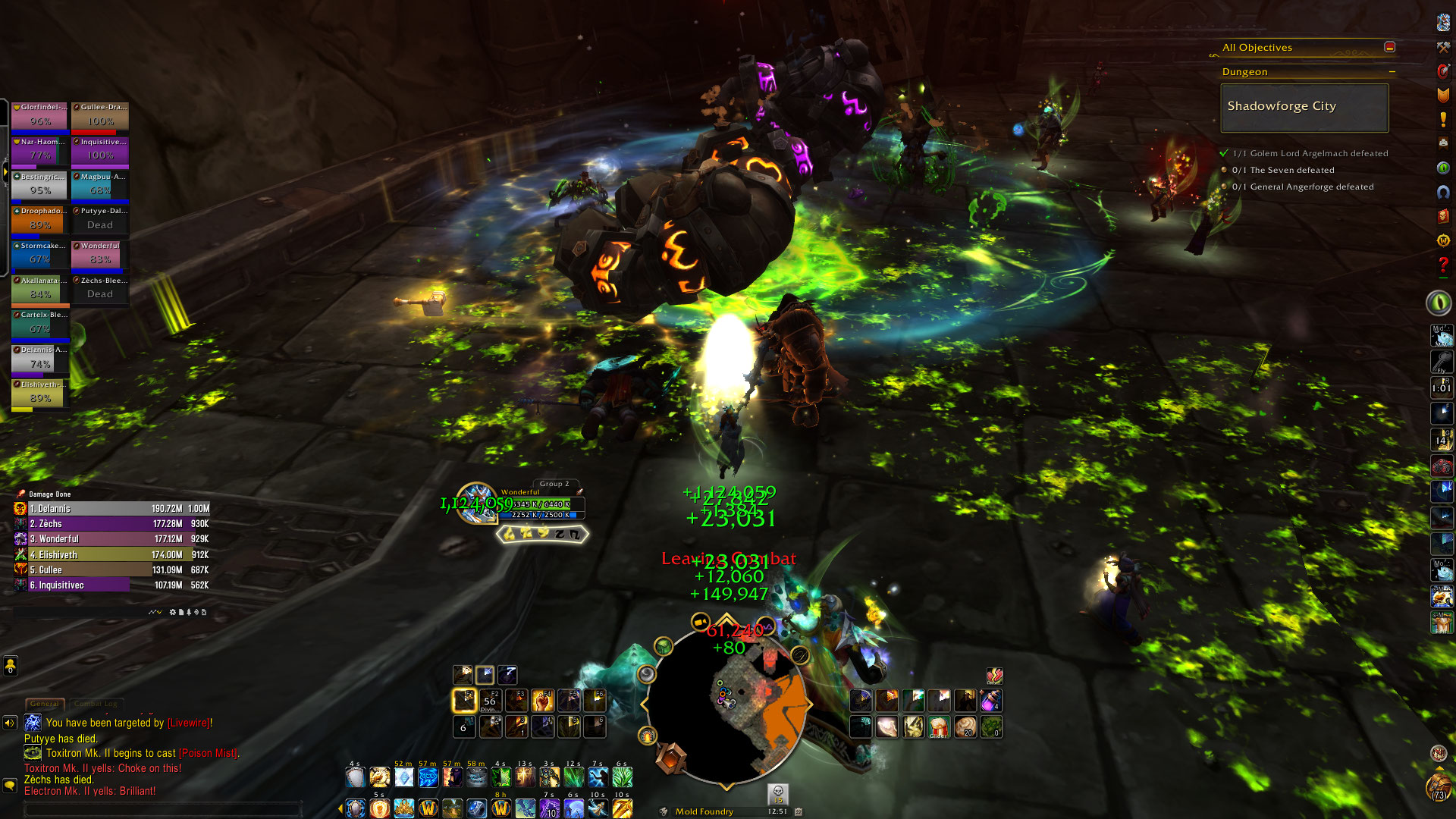Open the red question mark help icon
The width and height of the screenshot is (1456, 819).
[1442, 265]
